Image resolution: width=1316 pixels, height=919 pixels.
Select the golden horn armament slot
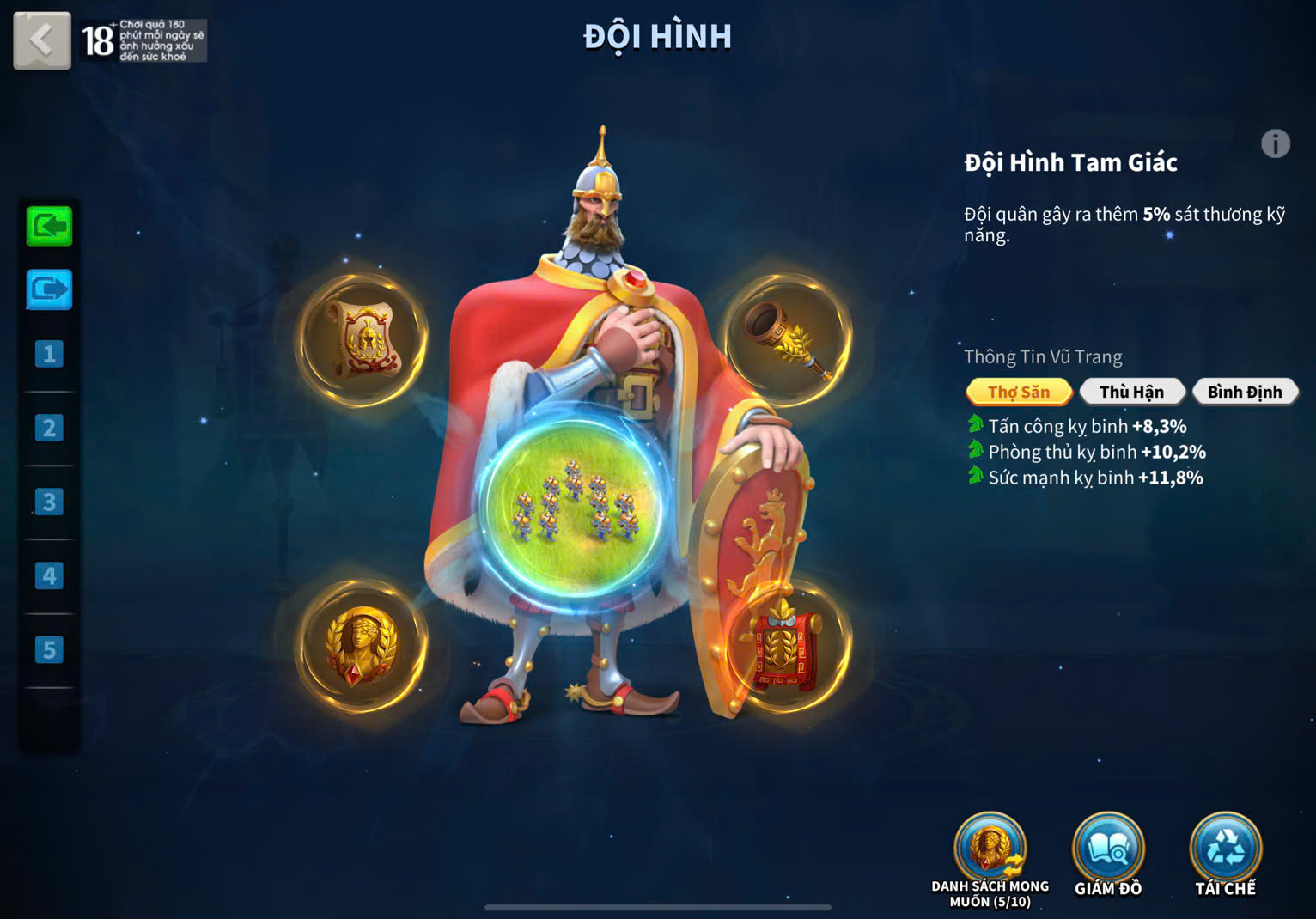pos(787,339)
